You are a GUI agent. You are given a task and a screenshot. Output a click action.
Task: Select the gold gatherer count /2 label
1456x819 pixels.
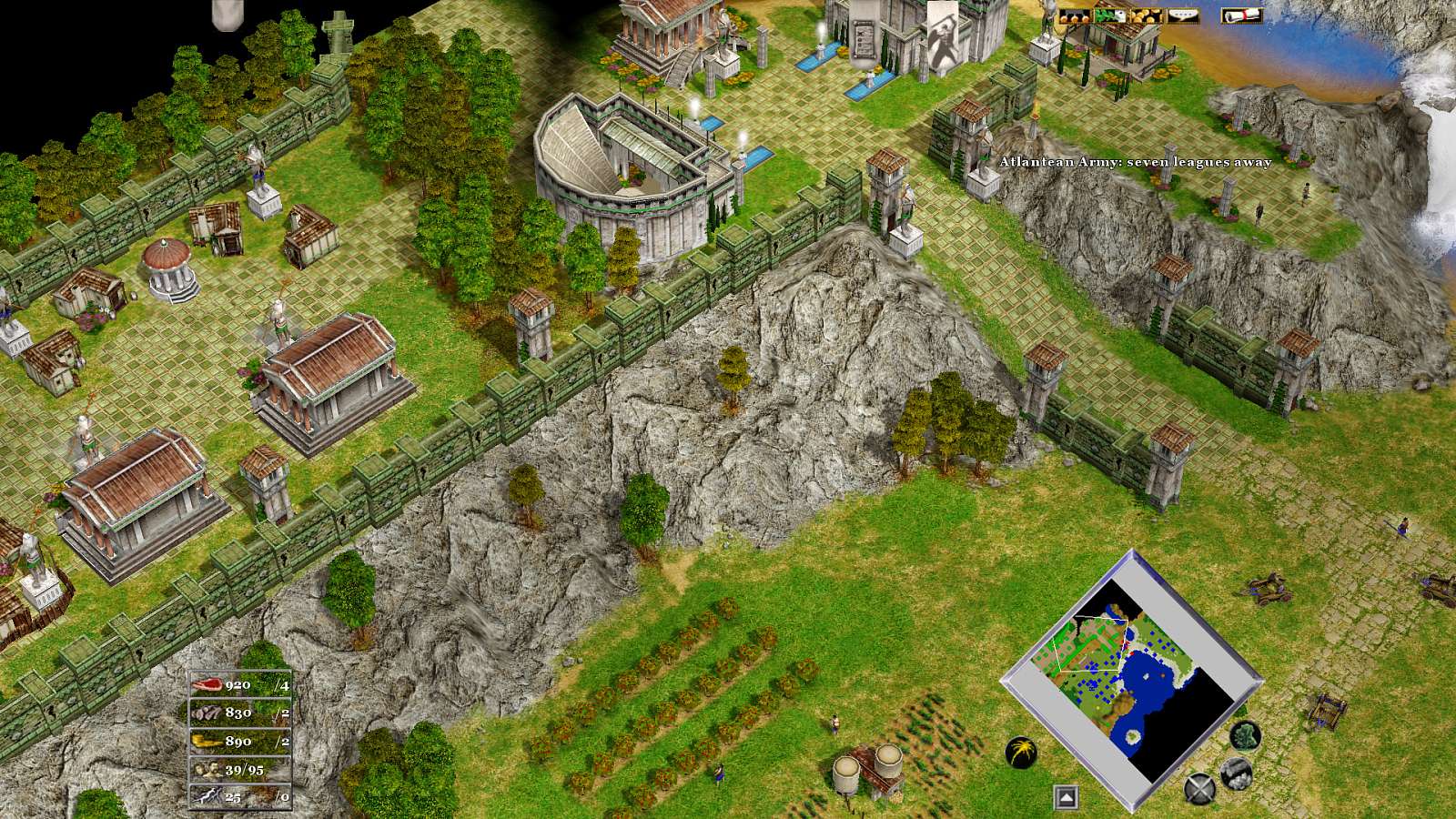[281, 741]
